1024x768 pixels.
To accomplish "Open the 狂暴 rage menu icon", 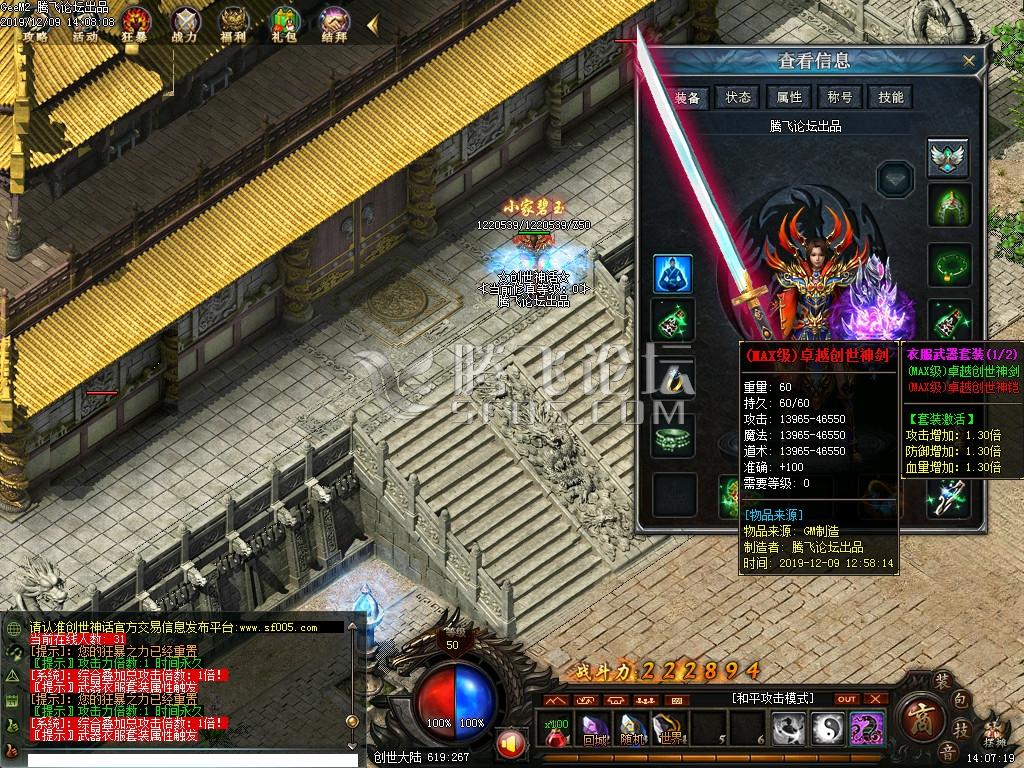I will pos(137,20).
